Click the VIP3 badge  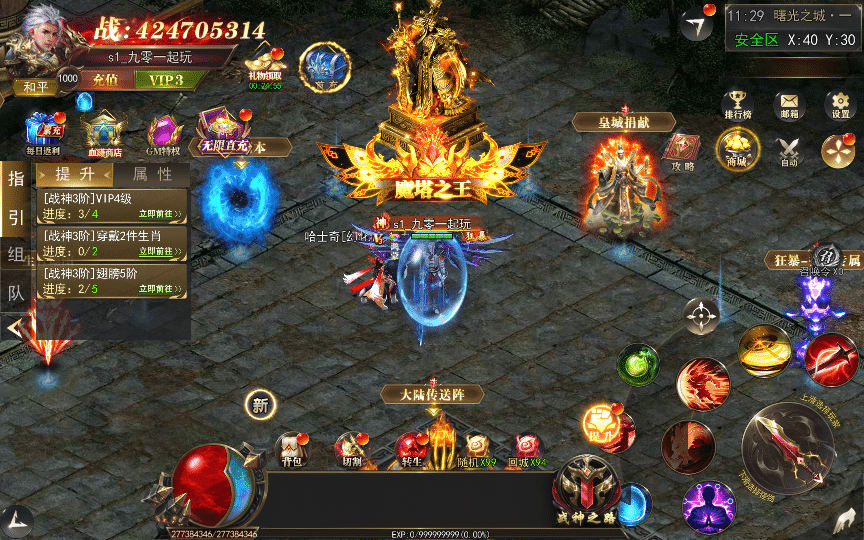(165, 80)
